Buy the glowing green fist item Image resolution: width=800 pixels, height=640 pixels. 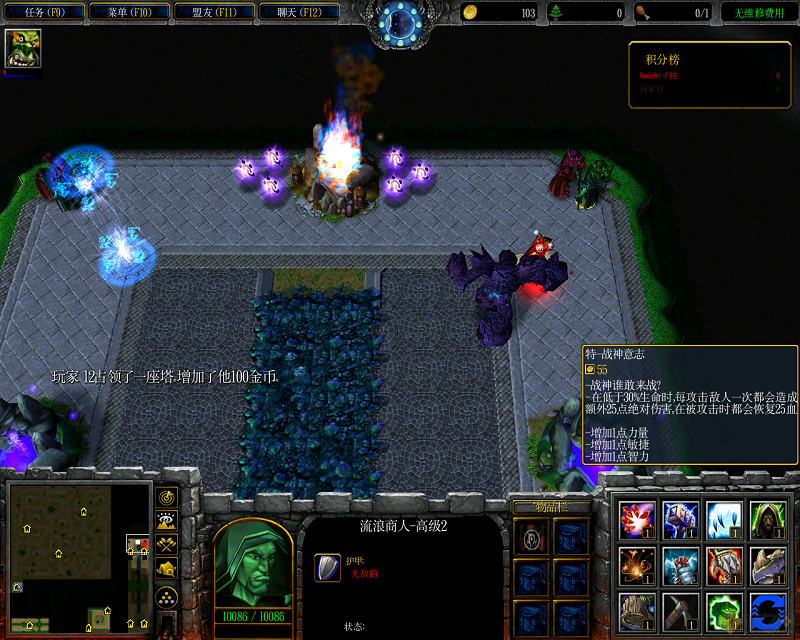point(725,610)
